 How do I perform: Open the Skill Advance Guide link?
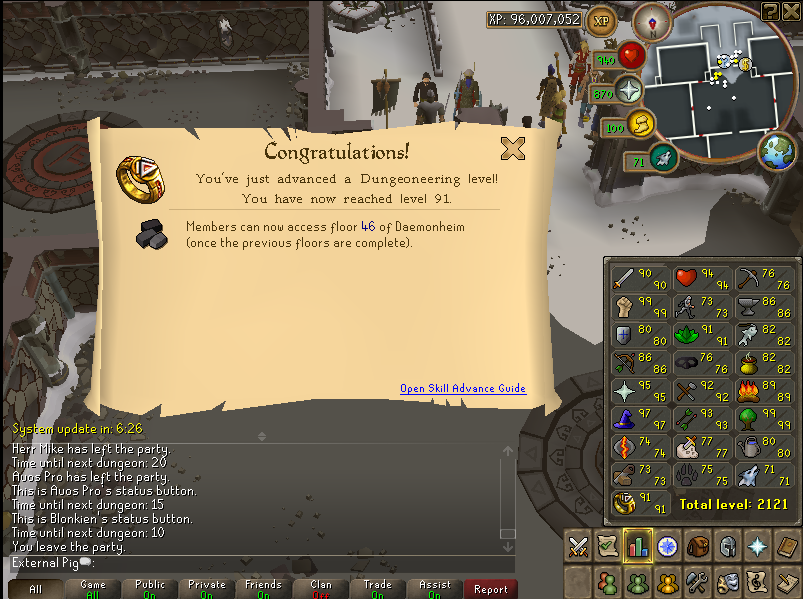(462, 389)
